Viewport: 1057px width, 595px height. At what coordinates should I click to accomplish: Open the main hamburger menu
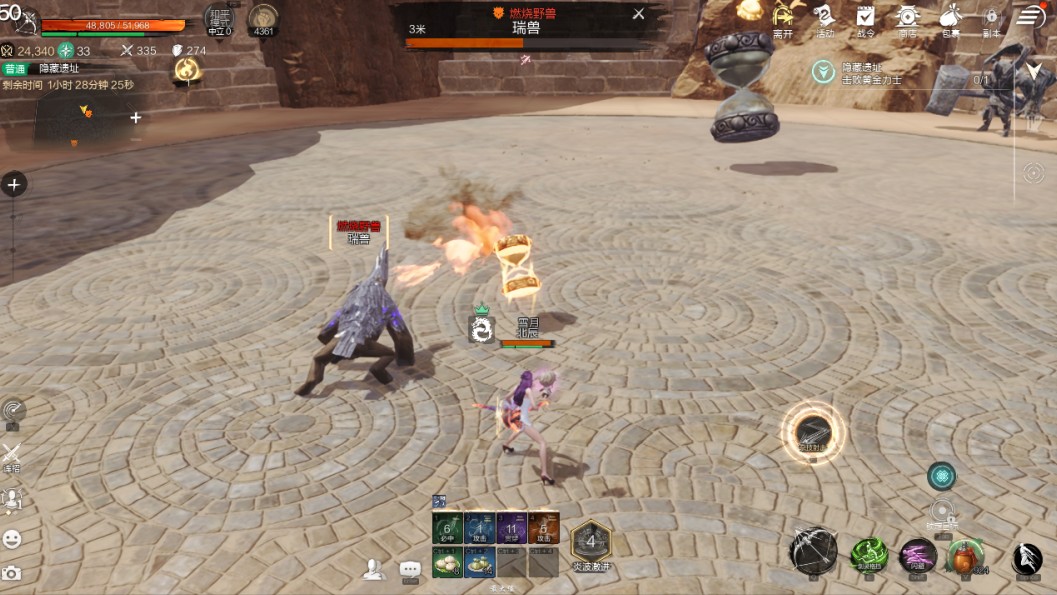pyautogui.click(x=1031, y=17)
